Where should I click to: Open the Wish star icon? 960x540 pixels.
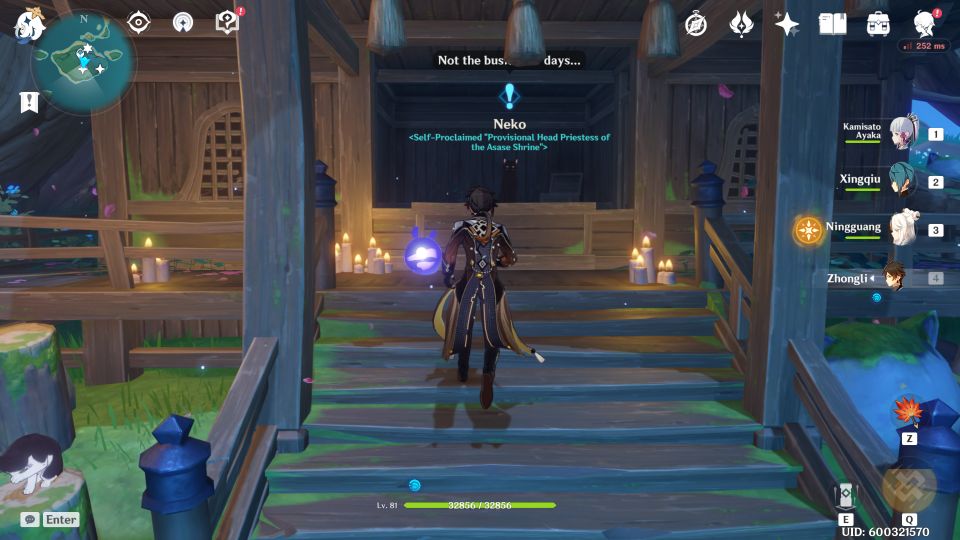(787, 24)
